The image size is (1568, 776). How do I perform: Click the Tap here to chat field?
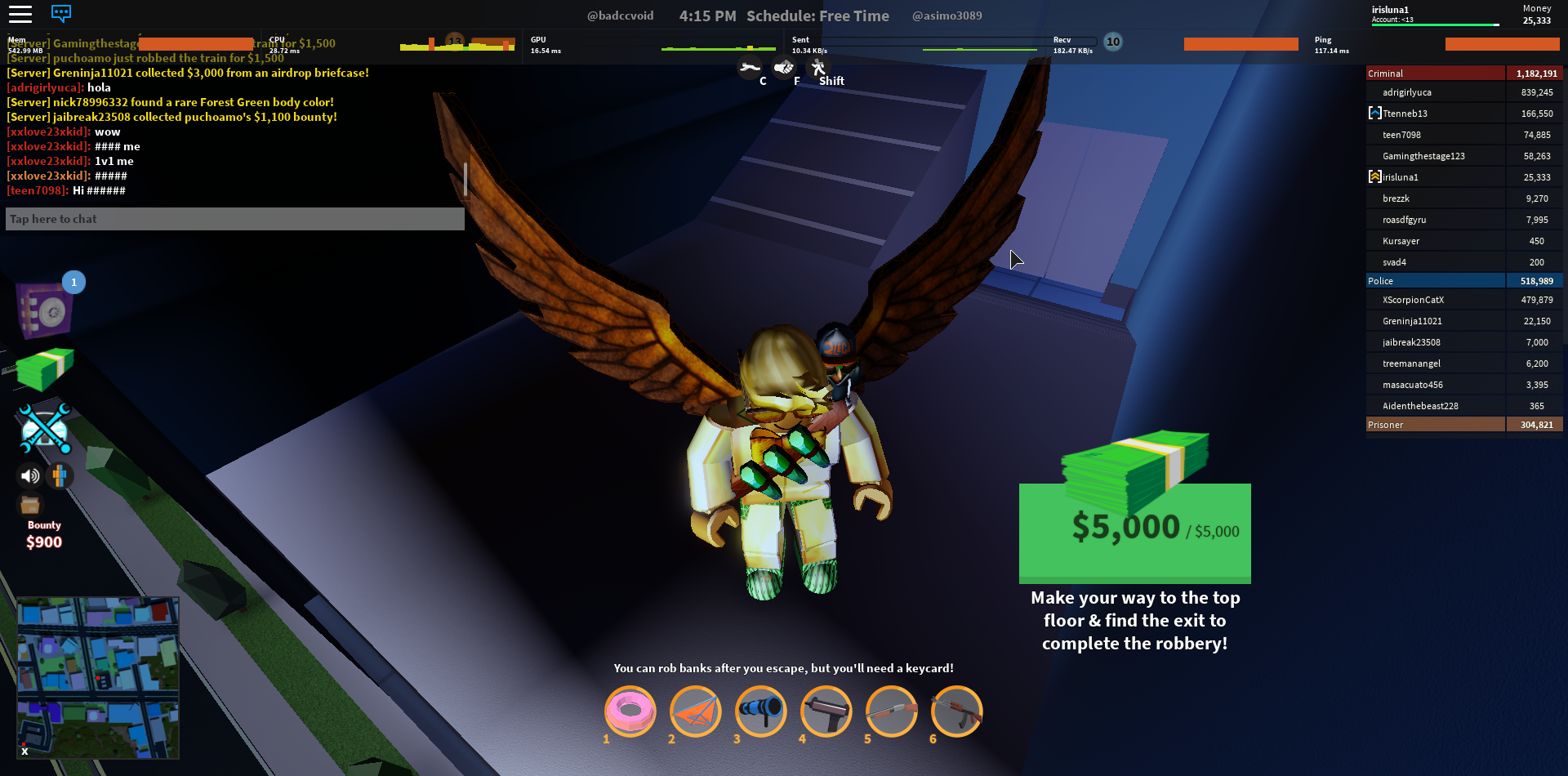pyautogui.click(x=234, y=218)
